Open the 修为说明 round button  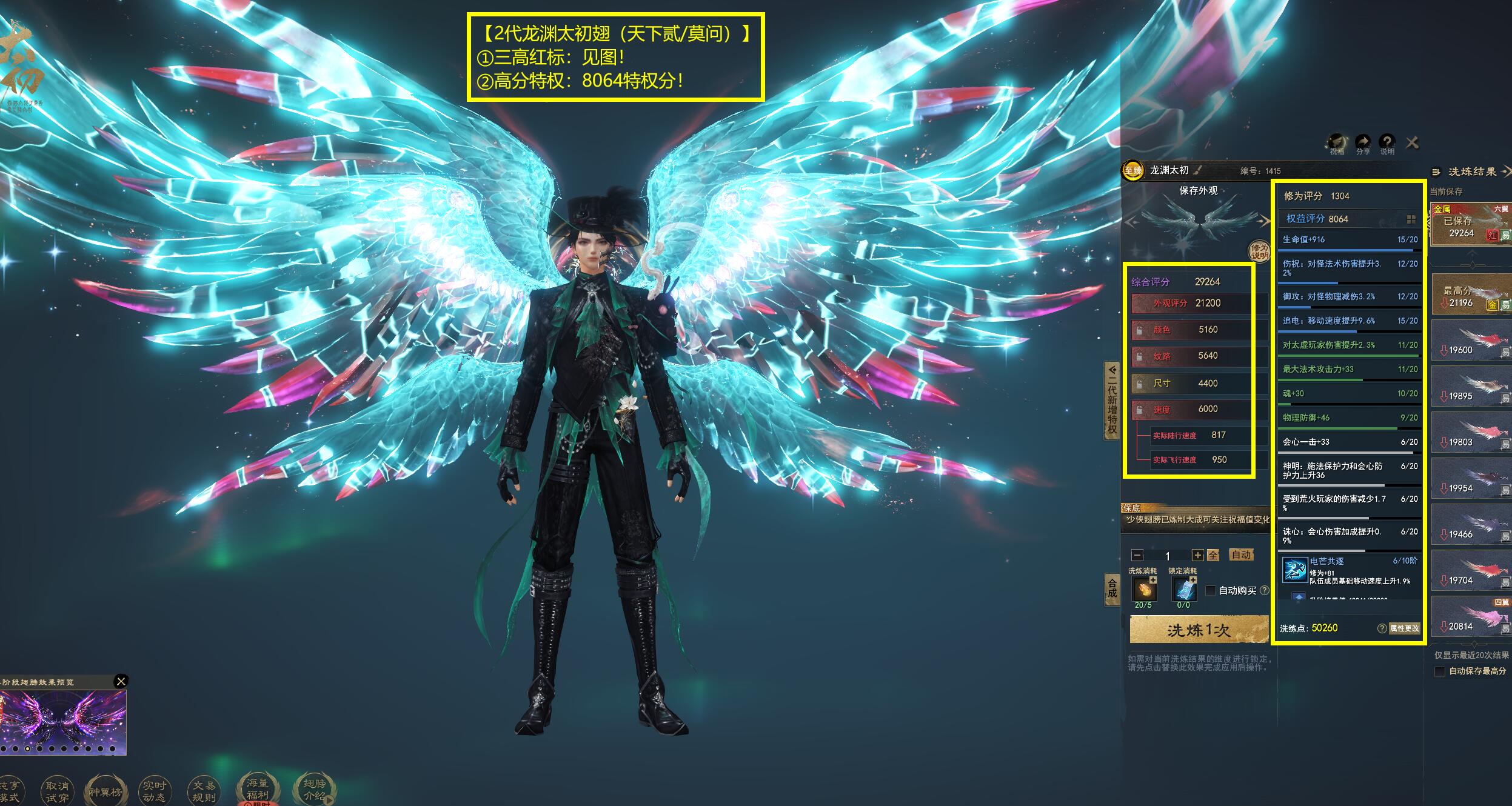tap(1259, 251)
